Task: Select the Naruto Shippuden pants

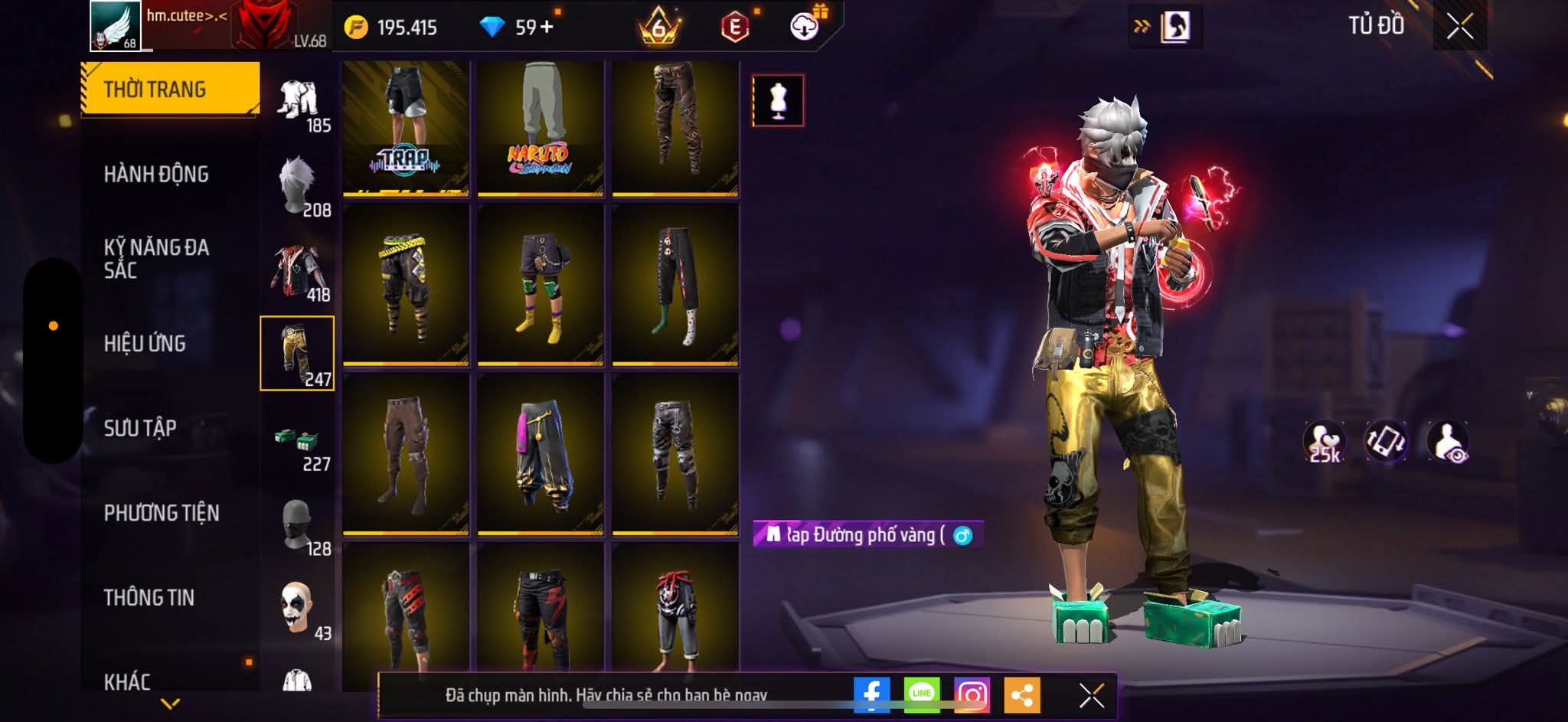Action: 541,129
